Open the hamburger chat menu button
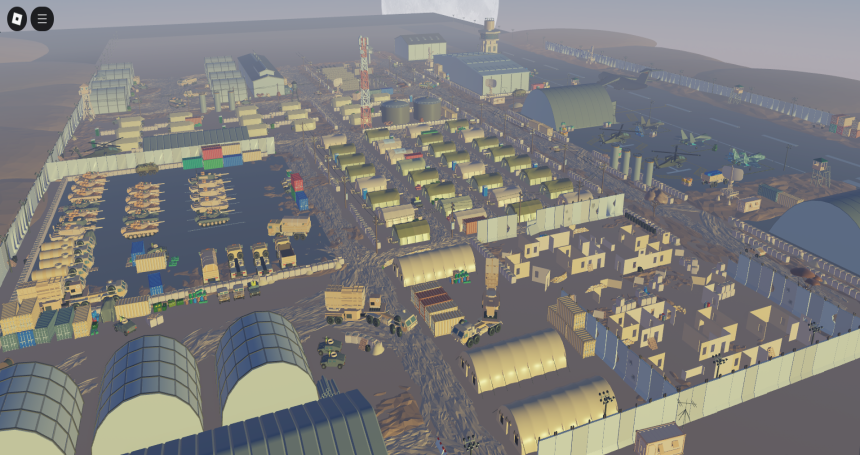860x455 pixels. 42,18
